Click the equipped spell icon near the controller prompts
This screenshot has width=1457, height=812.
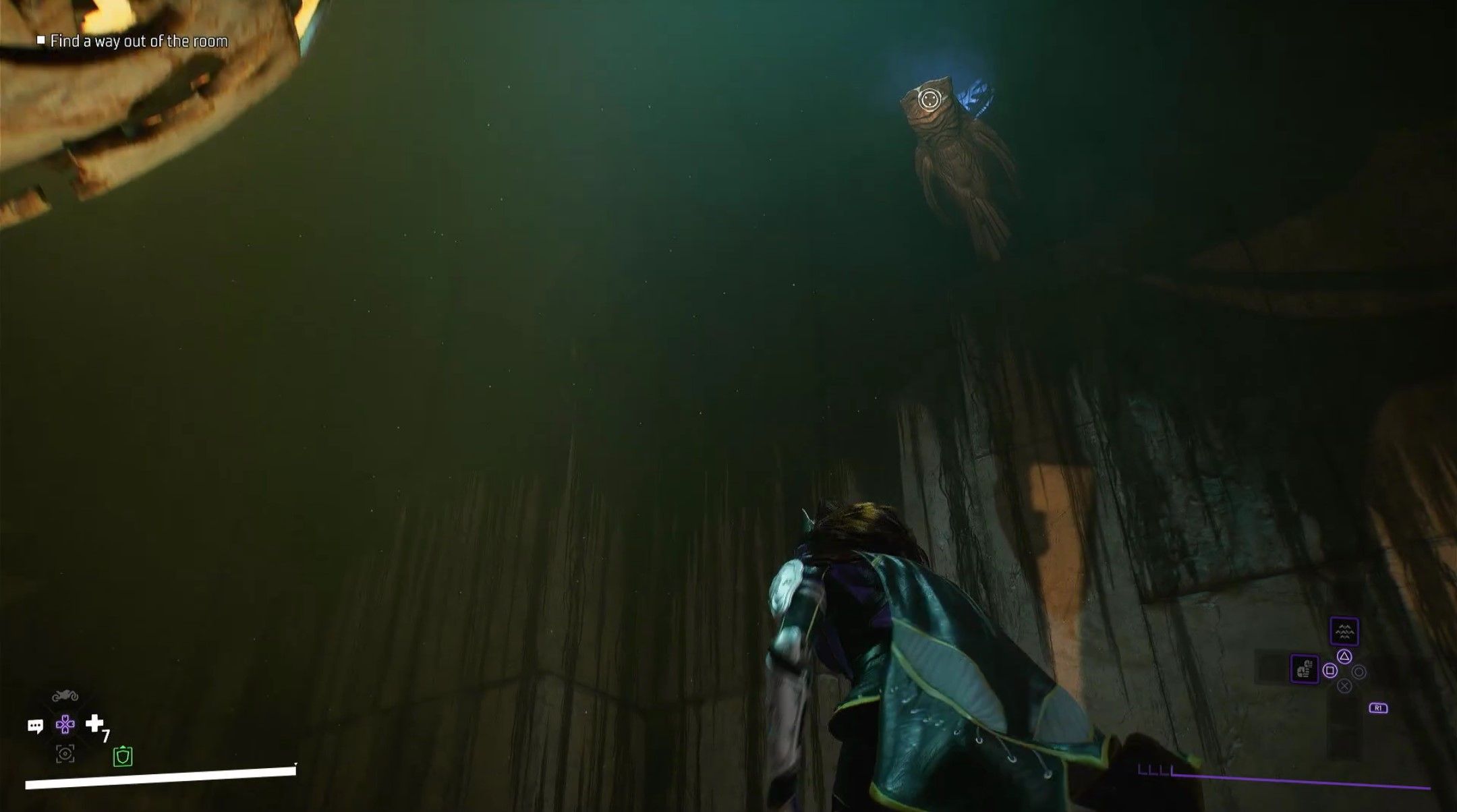[1305, 669]
